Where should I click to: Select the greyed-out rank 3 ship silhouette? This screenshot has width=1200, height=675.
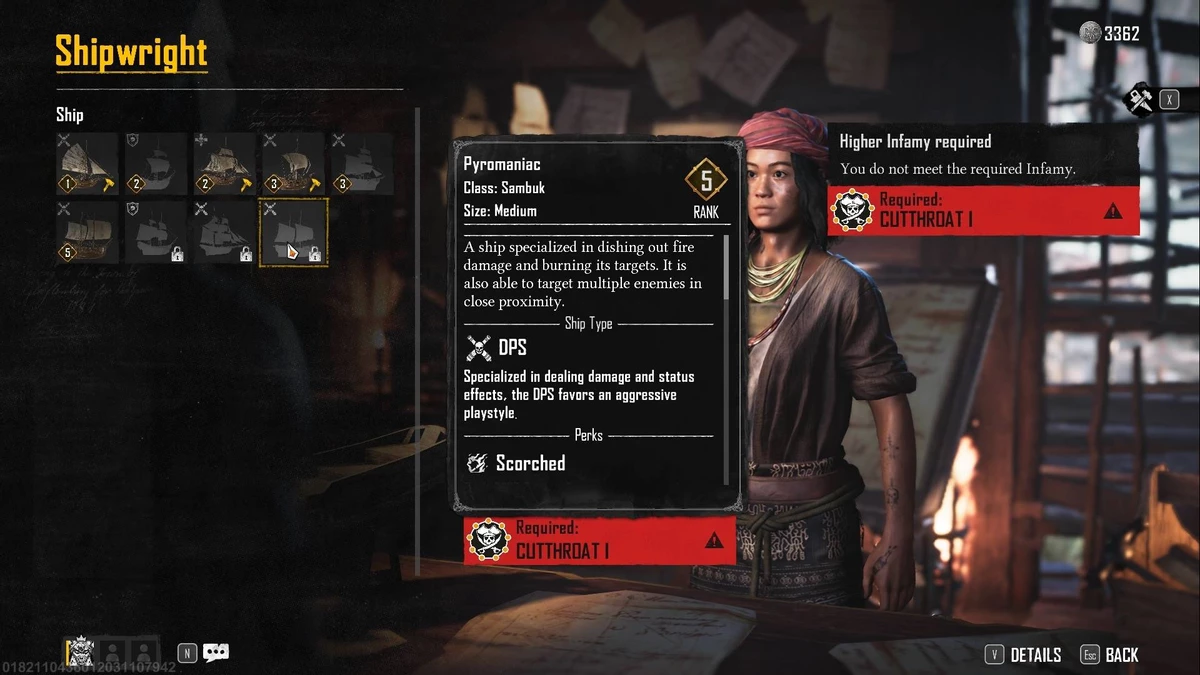point(361,164)
